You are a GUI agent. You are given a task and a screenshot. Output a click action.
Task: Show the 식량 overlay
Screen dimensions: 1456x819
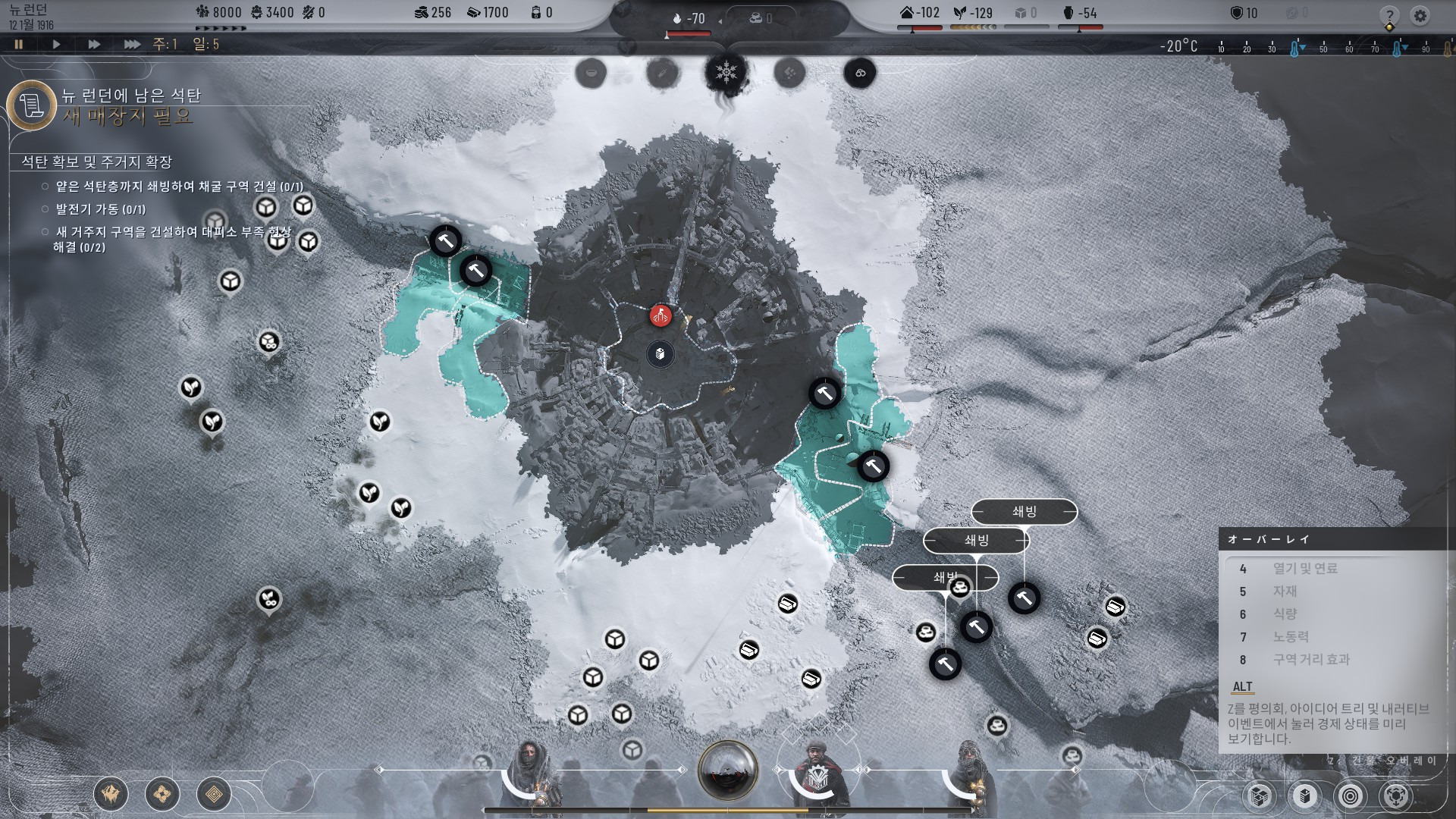tap(1285, 614)
